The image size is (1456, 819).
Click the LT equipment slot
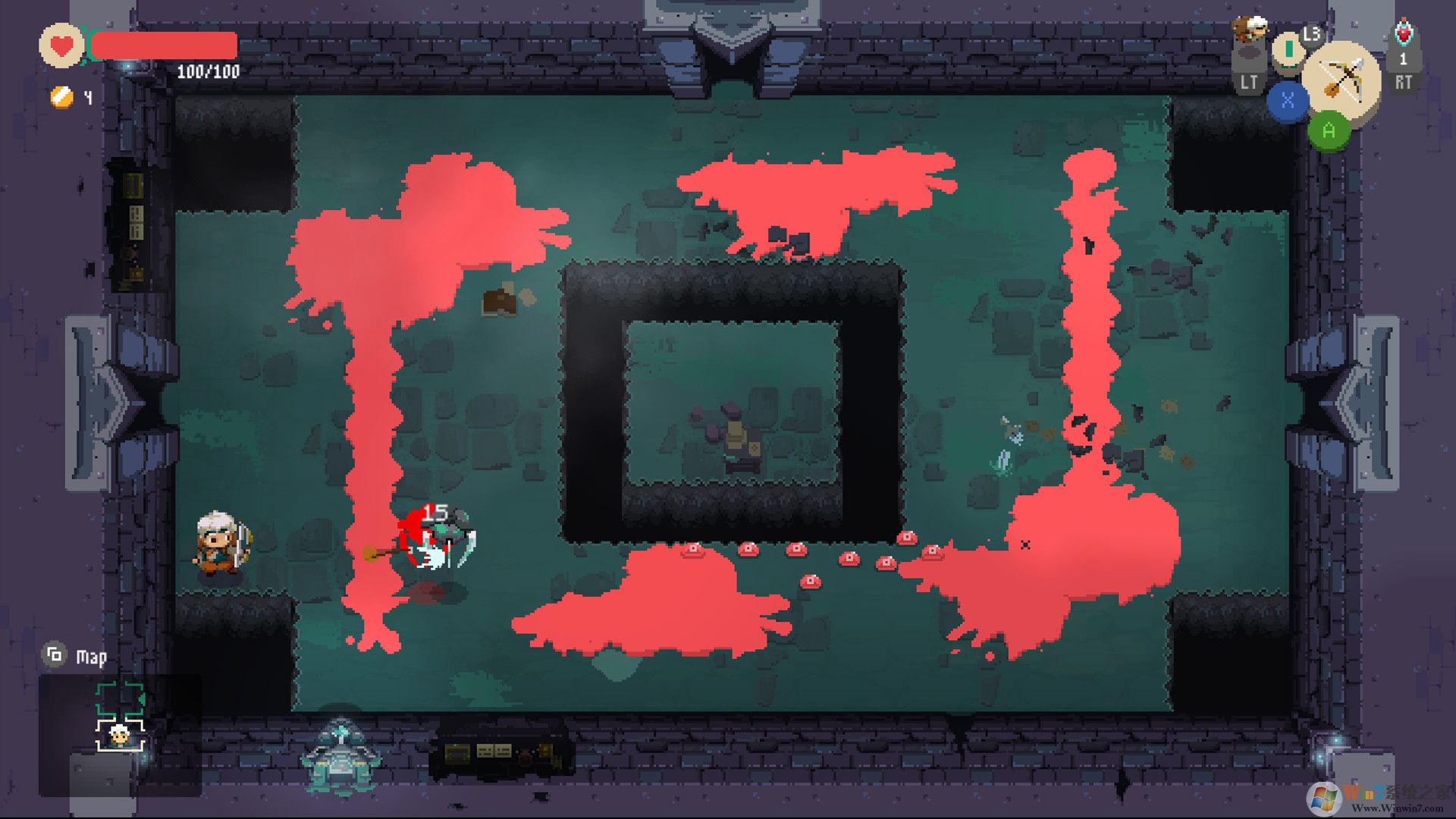click(x=1248, y=79)
